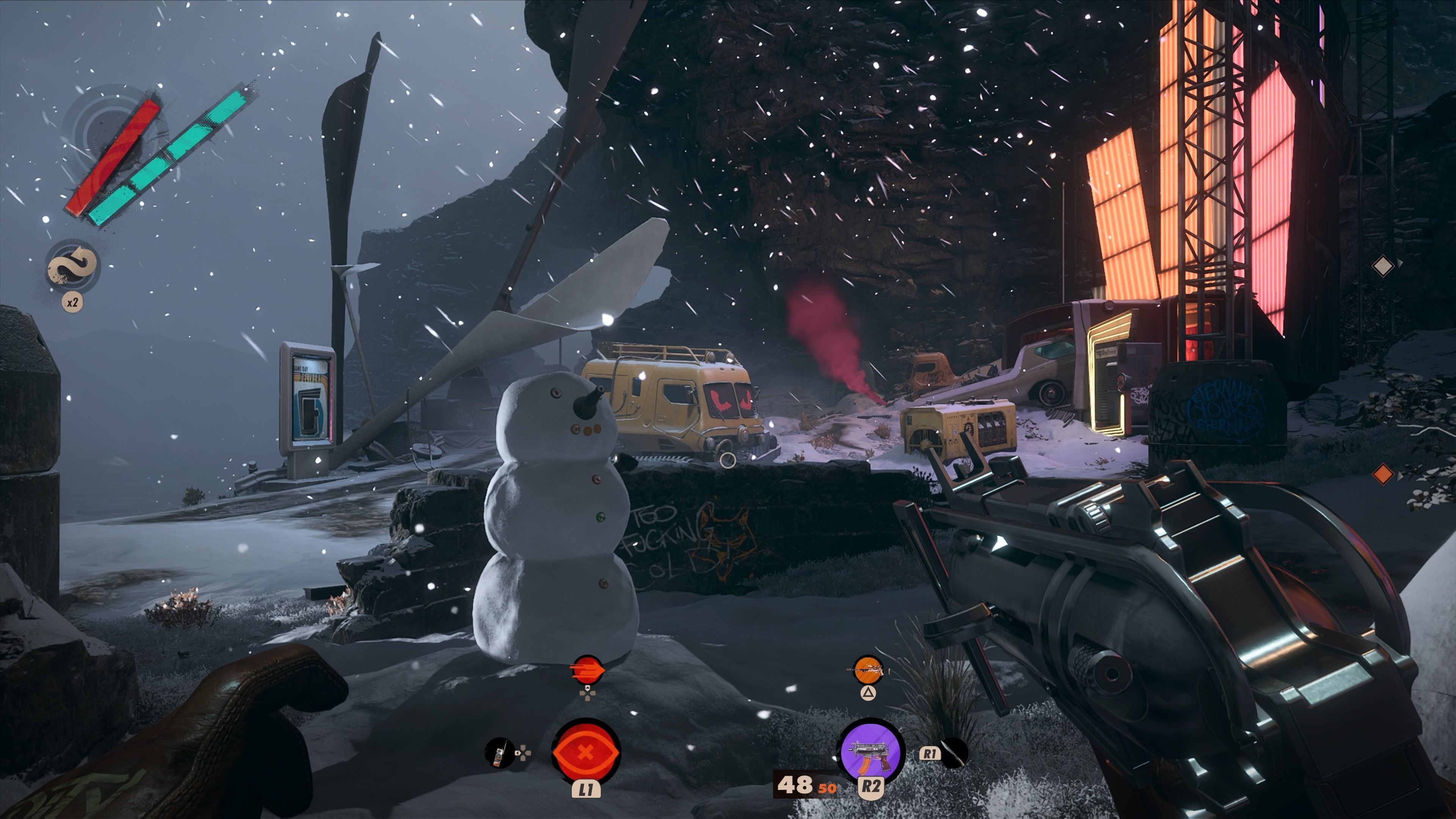
Task: Choose the machete melee icon
Action: point(954,753)
